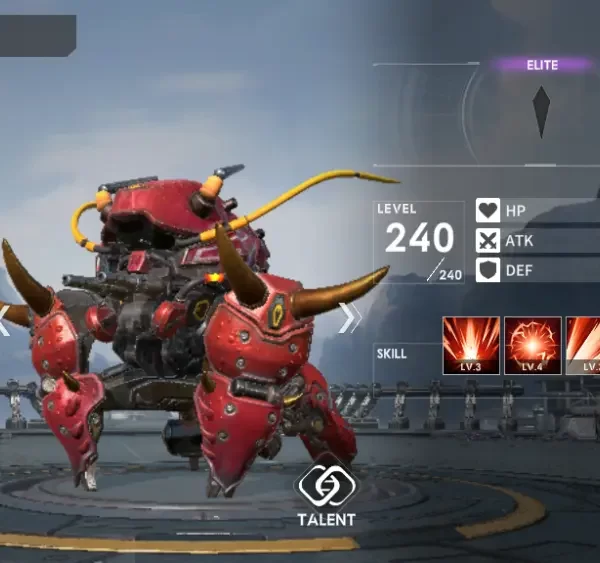Click the dark diamond emblem under ELITE

(541, 111)
